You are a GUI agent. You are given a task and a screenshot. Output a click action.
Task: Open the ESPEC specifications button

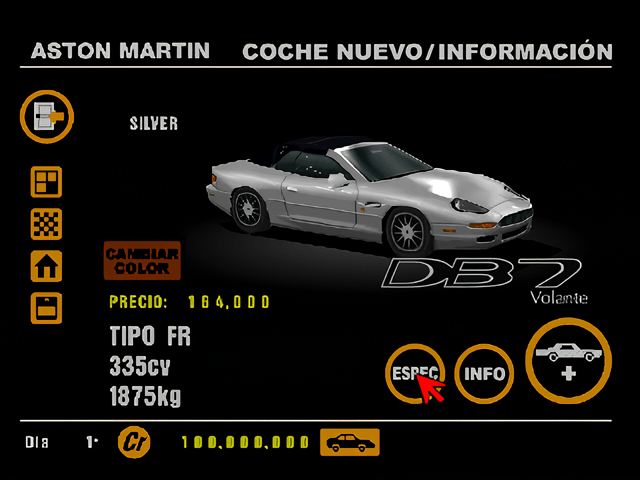[414, 371]
